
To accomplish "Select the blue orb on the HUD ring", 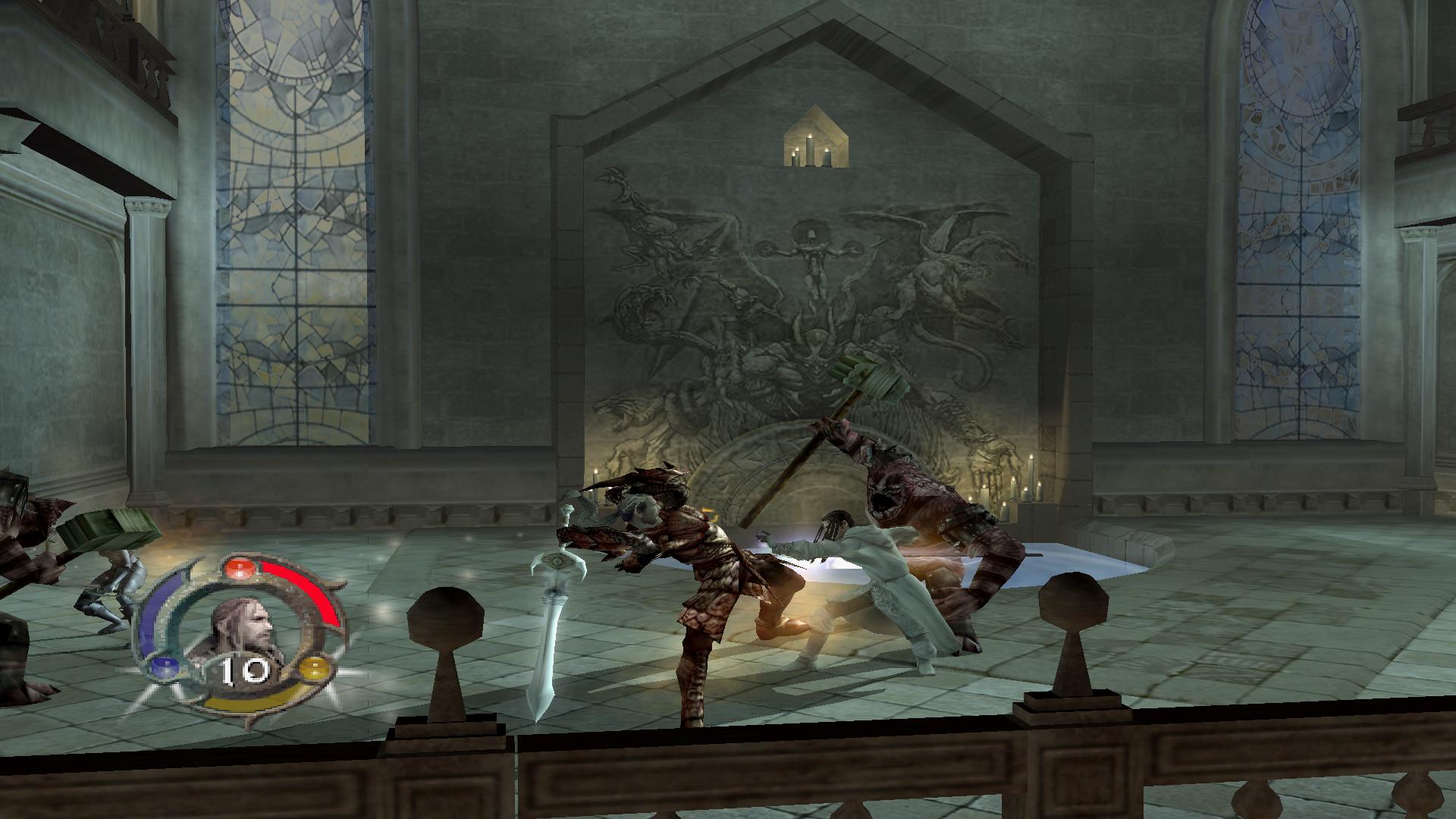I will coord(161,667).
